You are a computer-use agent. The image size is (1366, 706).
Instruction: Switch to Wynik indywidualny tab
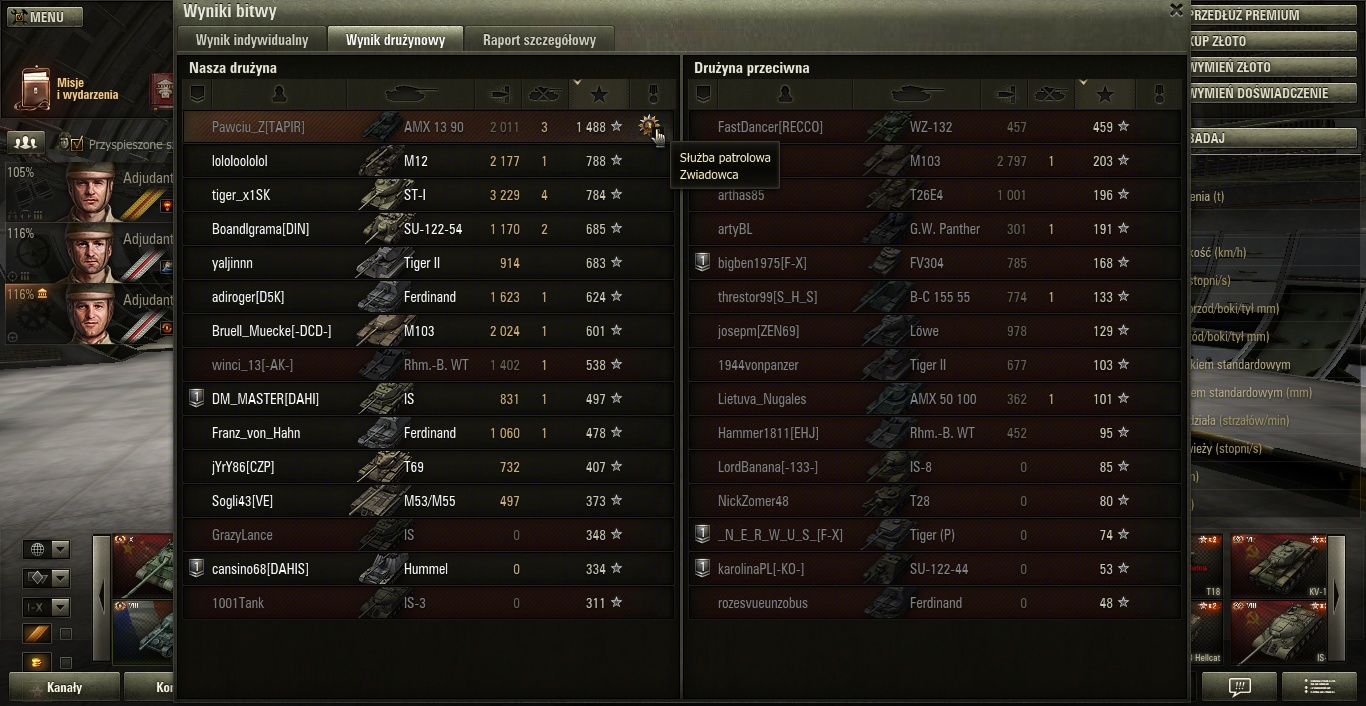point(252,40)
